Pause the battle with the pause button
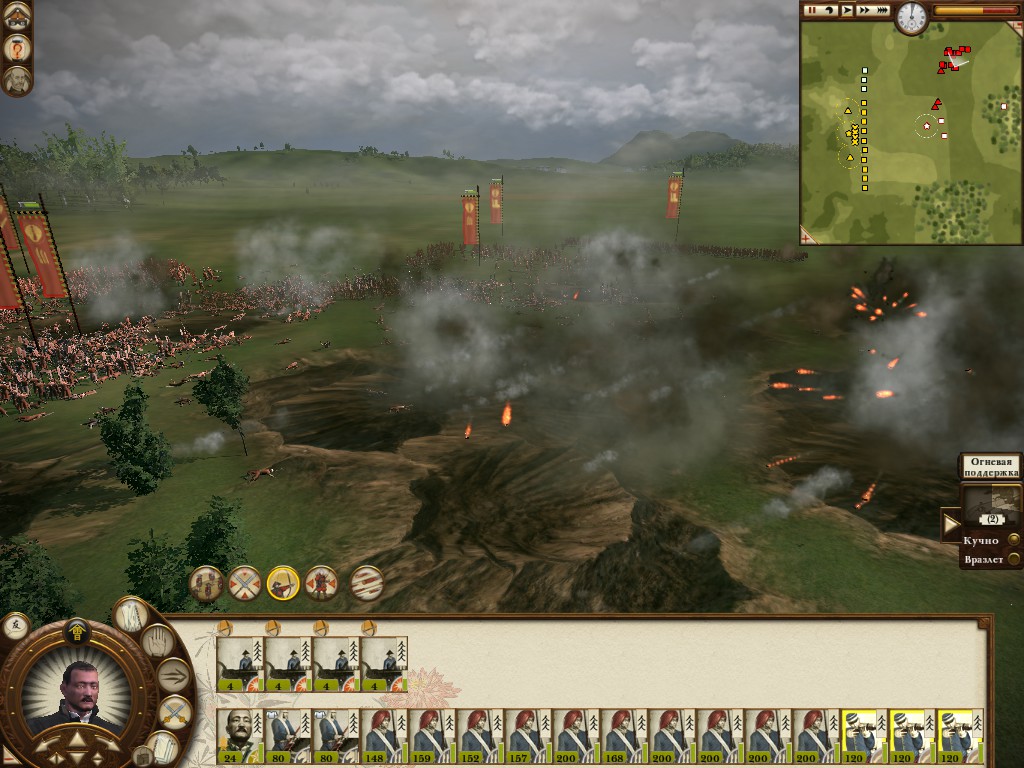This screenshot has height=768, width=1024. [x=813, y=10]
